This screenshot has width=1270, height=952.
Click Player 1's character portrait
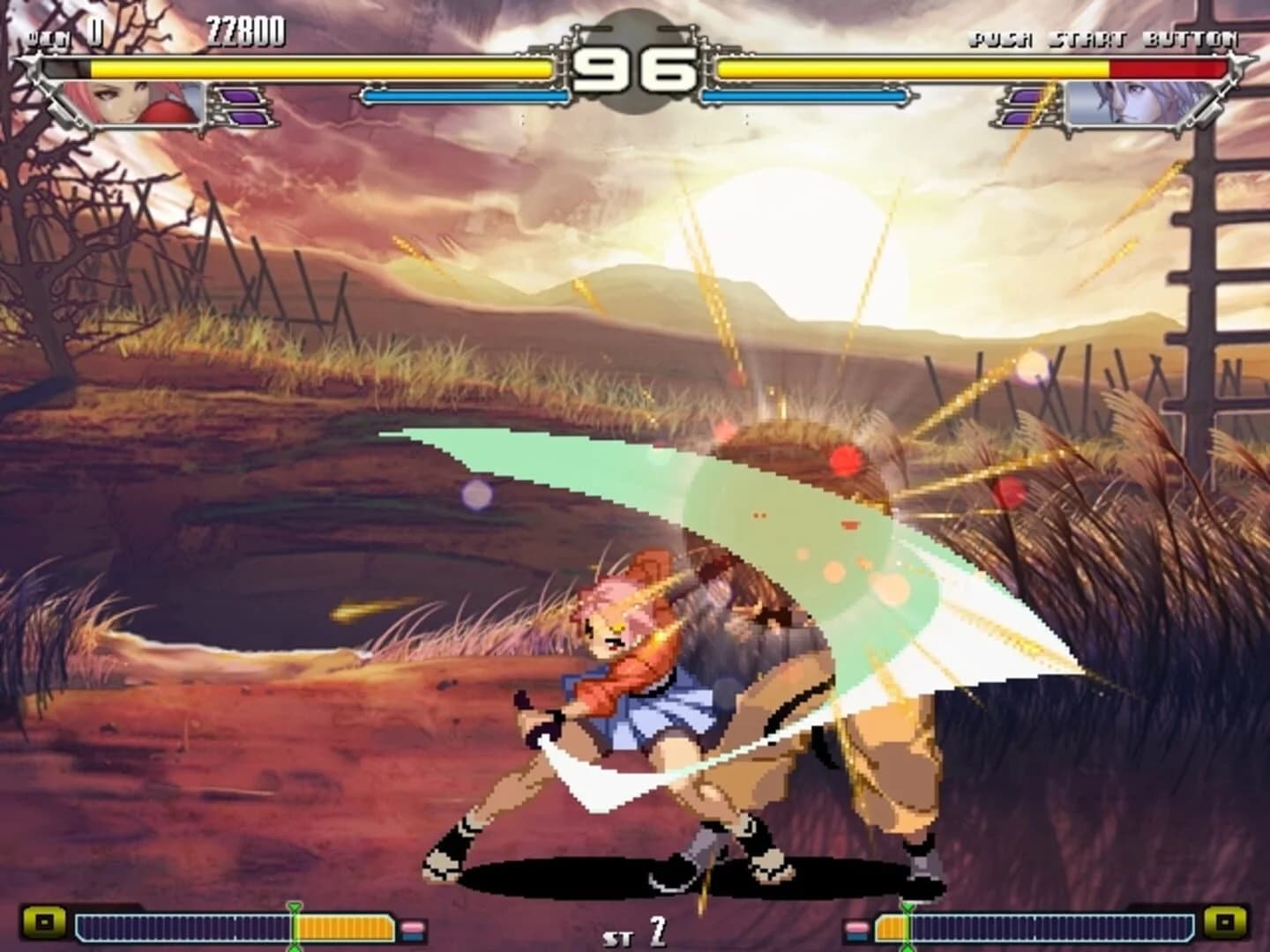point(132,104)
